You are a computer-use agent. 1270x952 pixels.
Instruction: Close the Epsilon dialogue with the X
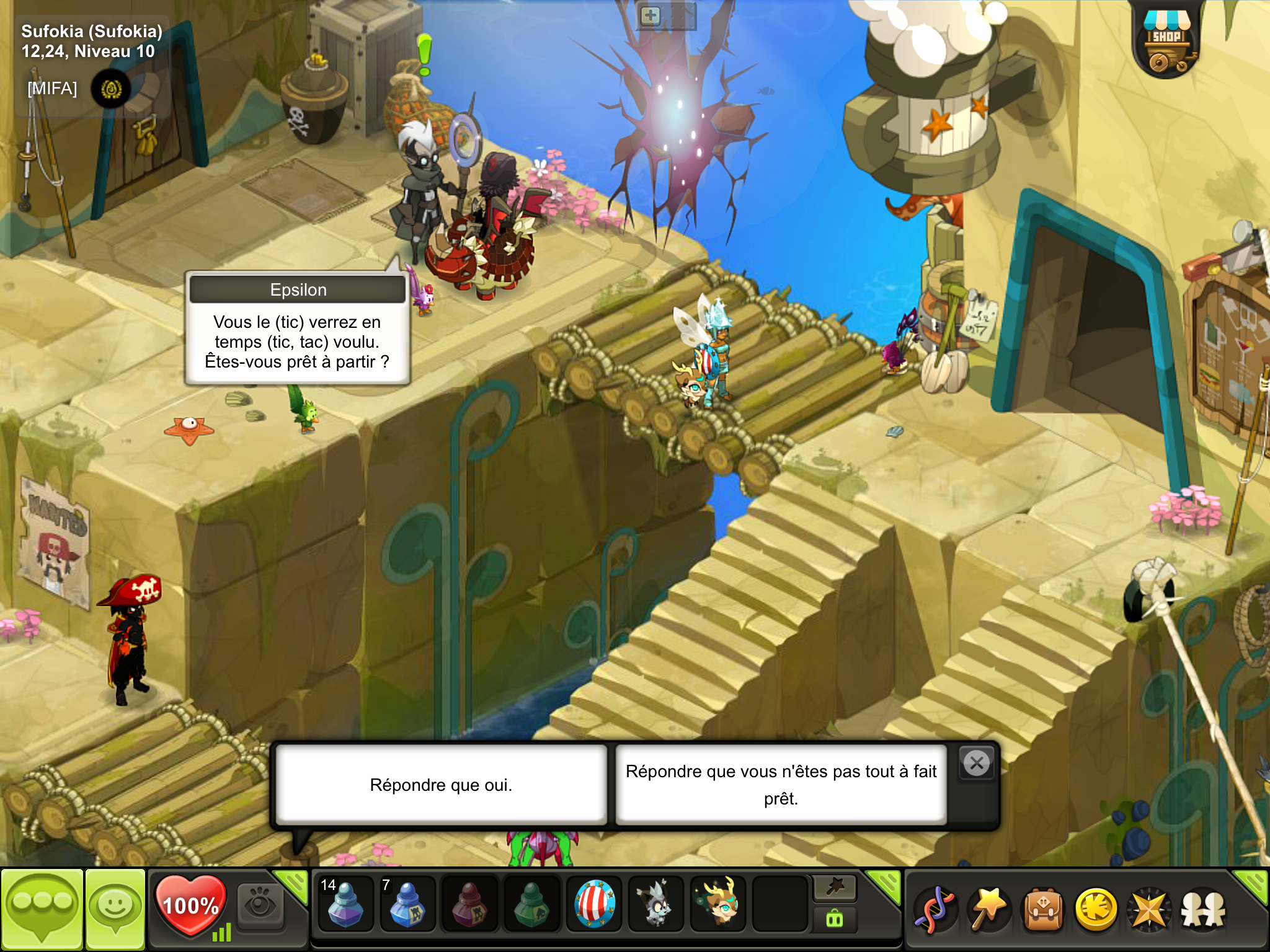pyautogui.click(x=977, y=763)
